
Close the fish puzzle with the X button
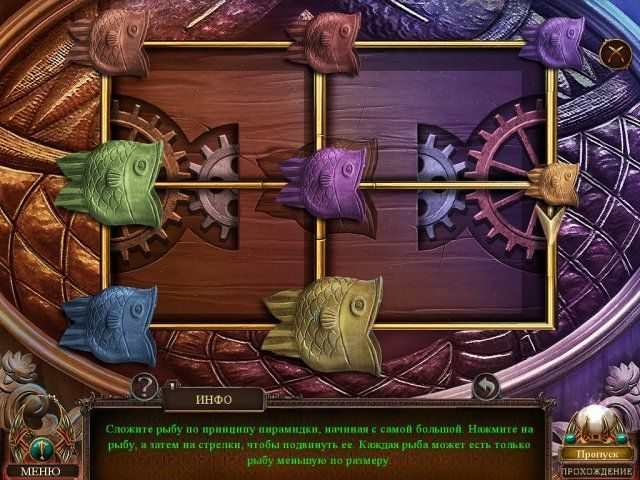(614, 54)
